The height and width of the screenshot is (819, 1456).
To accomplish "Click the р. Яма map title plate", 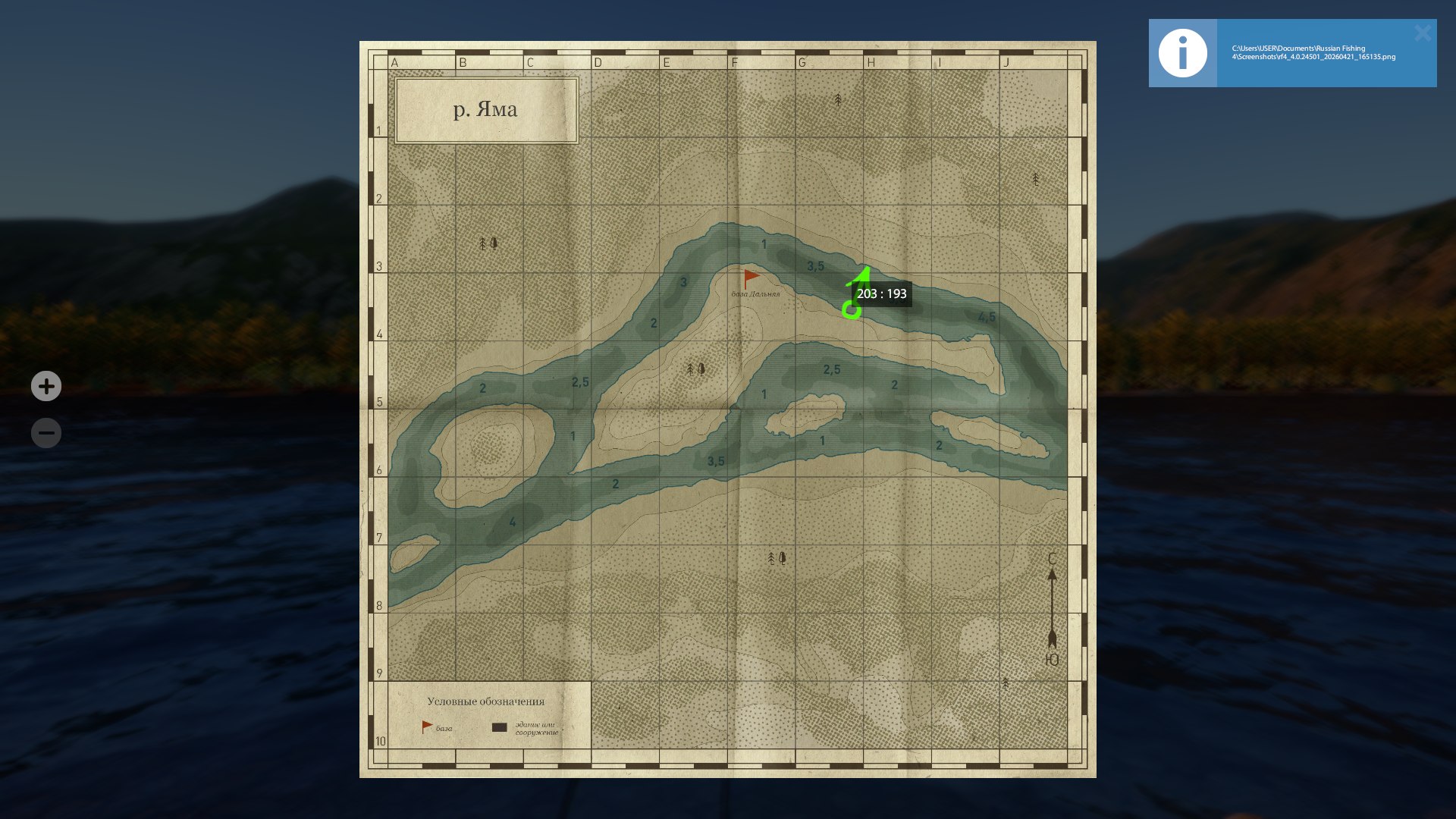I will coord(486,110).
